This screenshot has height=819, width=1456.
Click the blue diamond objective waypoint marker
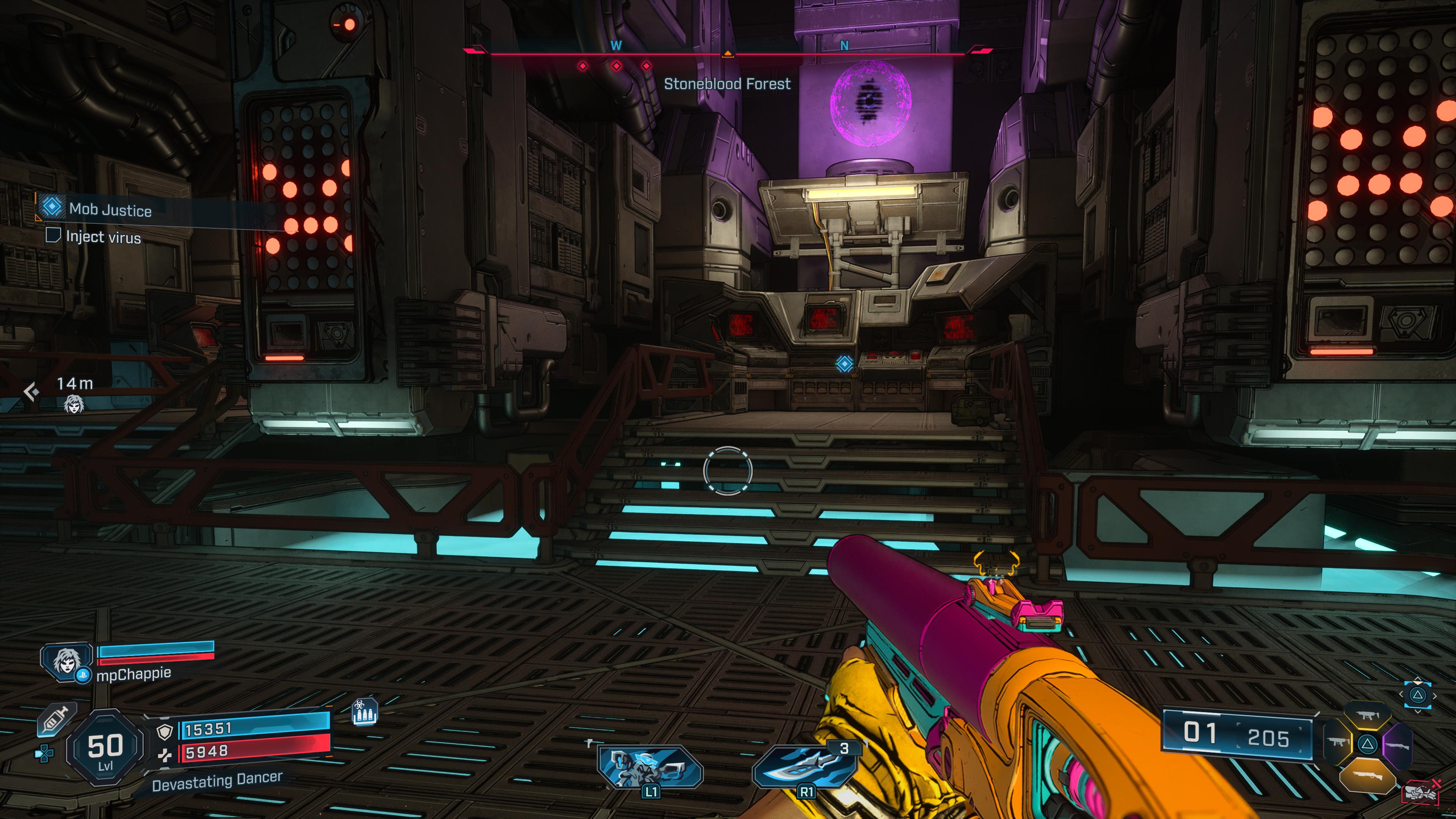844,364
